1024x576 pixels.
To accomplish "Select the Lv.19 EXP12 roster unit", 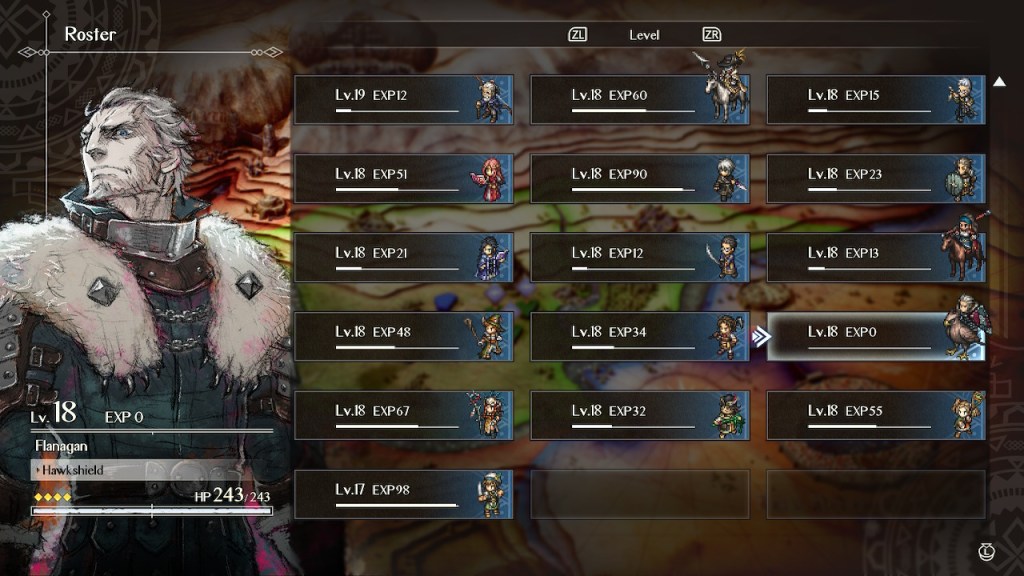I will tap(403, 100).
